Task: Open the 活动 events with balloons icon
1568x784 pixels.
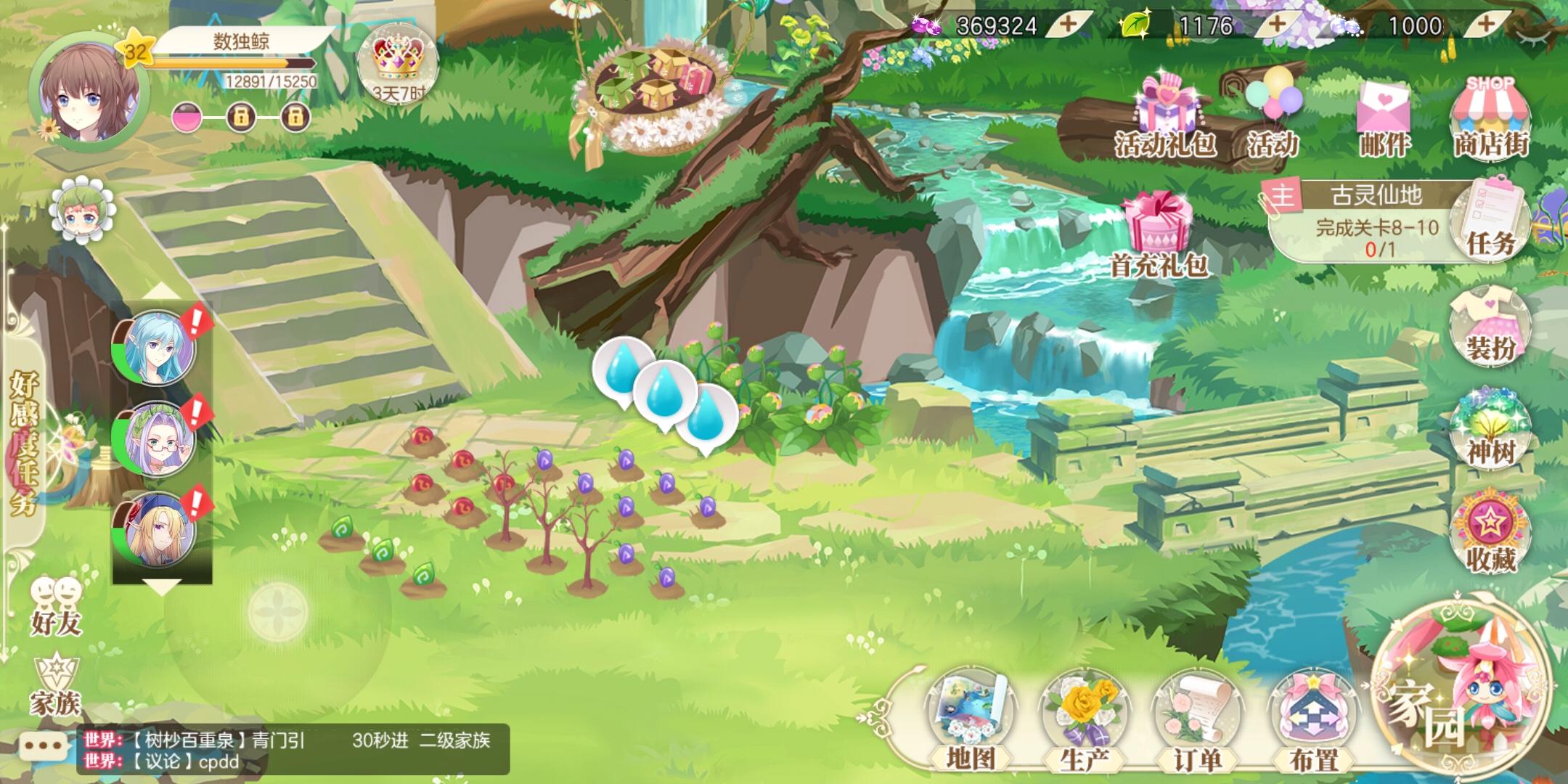Action: [x=1274, y=102]
